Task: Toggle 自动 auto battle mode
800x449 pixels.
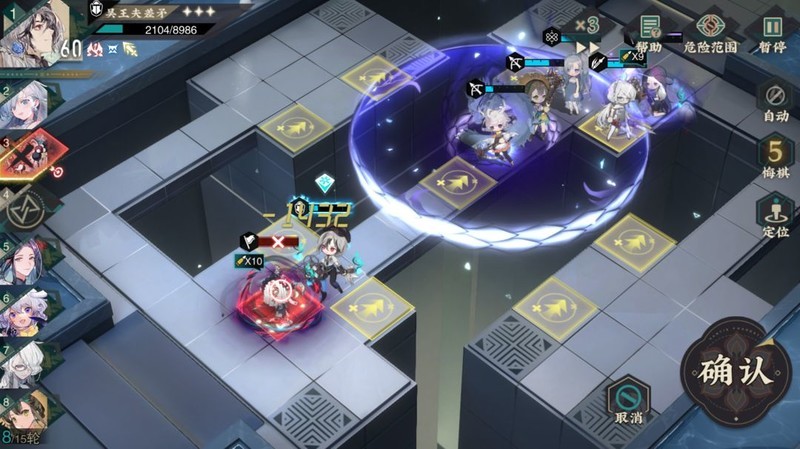Action: click(x=775, y=103)
